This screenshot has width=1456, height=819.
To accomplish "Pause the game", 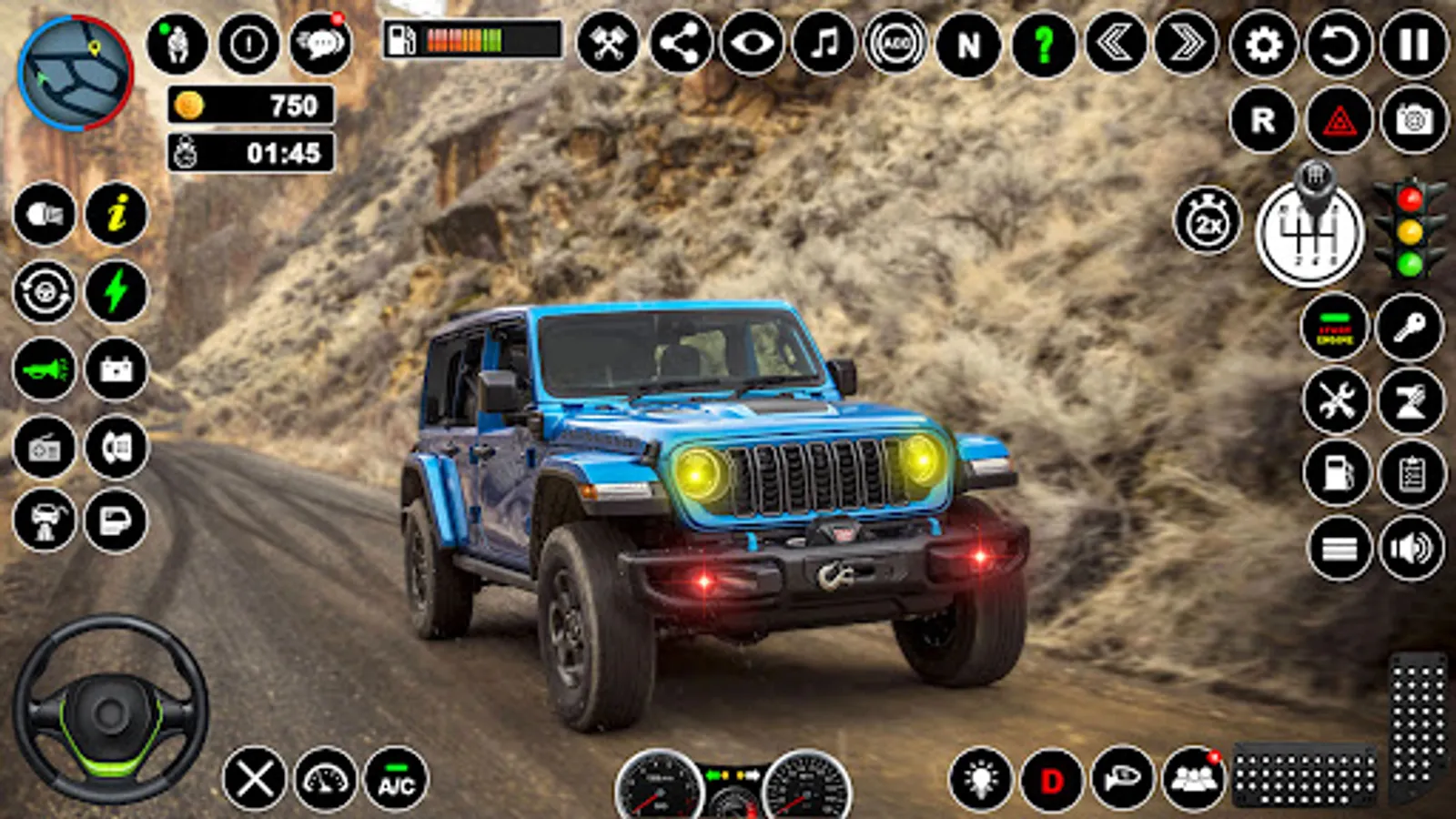I will point(1413,44).
